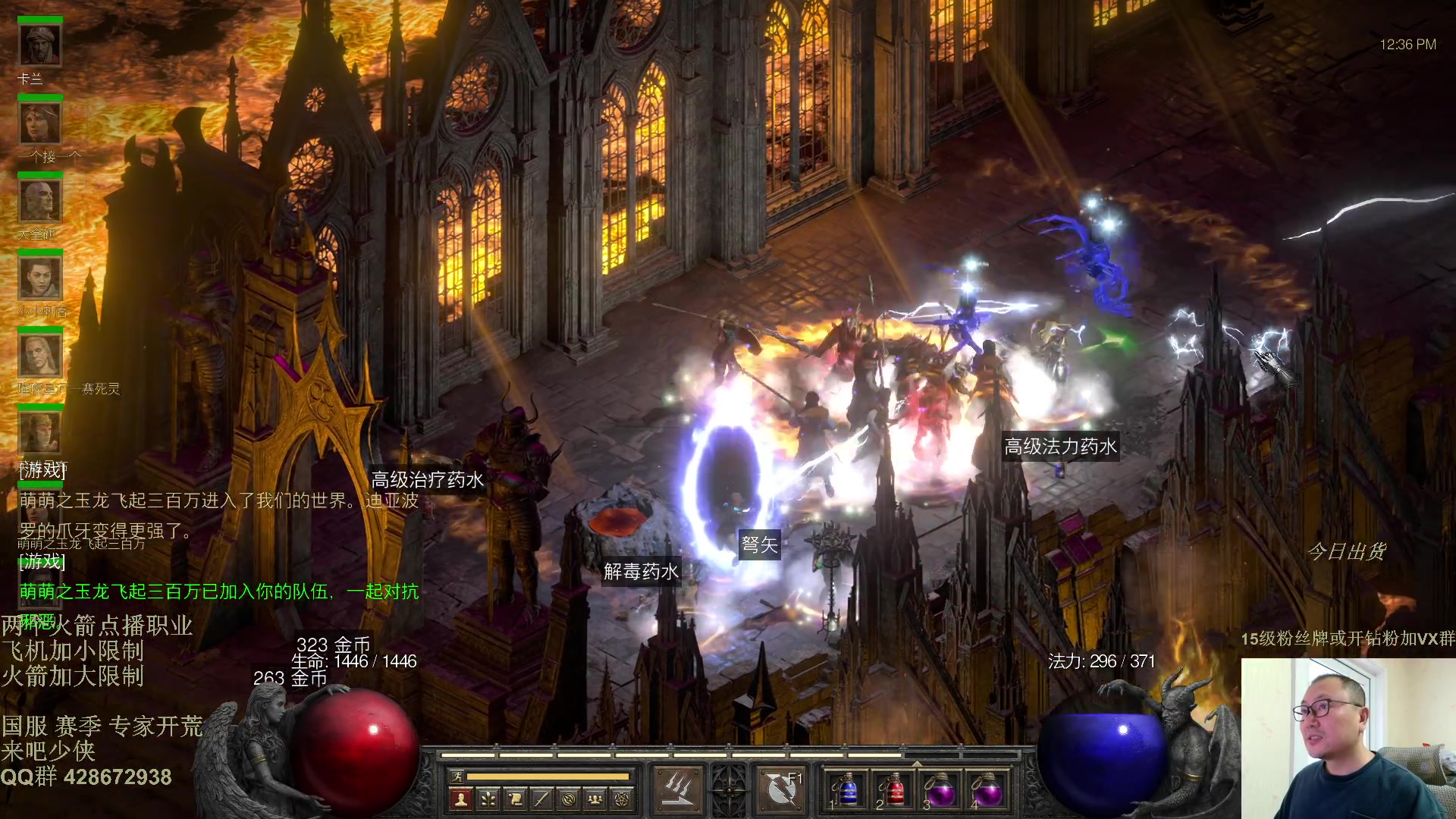This screenshot has width=1456, height=819.
Task: Use the purple rejuvenation potion in slot 3
Action: [x=942, y=791]
